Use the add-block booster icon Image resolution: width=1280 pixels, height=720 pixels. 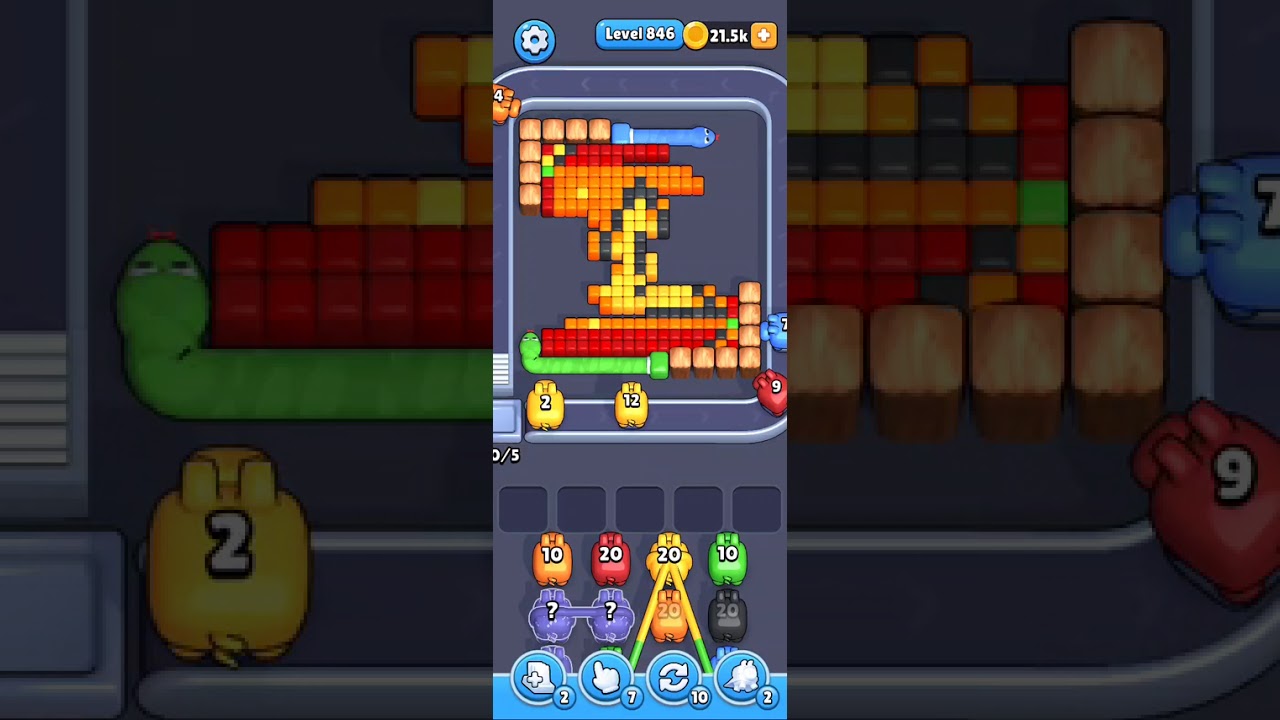(537, 679)
